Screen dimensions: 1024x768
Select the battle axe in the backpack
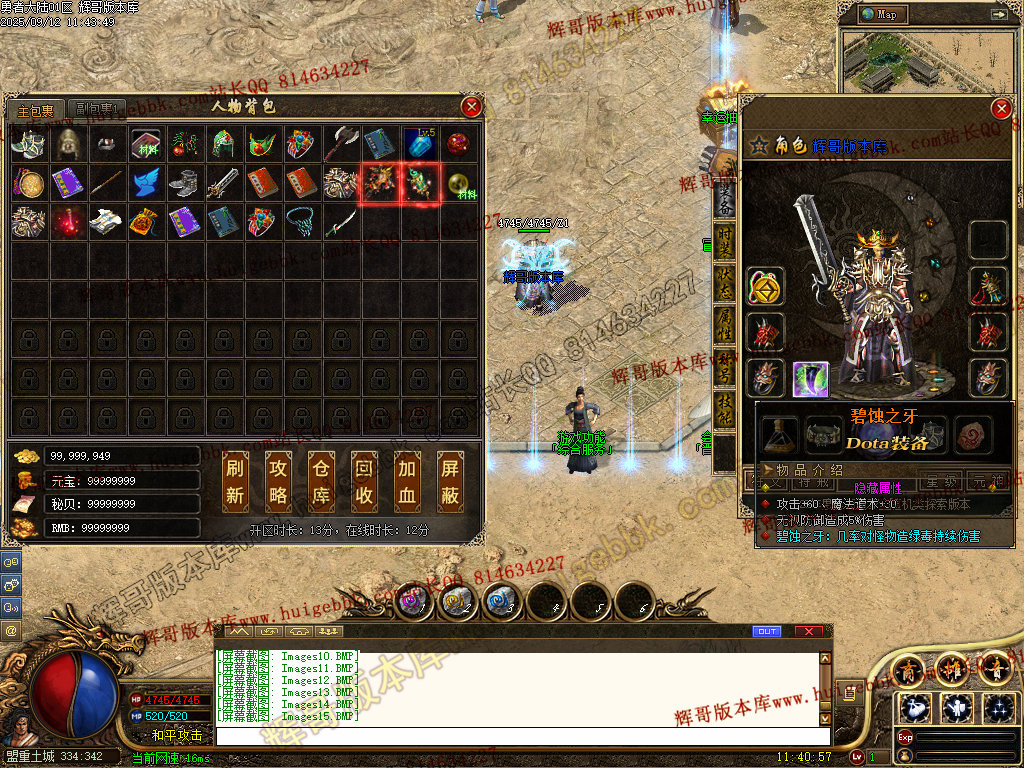point(341,144)
